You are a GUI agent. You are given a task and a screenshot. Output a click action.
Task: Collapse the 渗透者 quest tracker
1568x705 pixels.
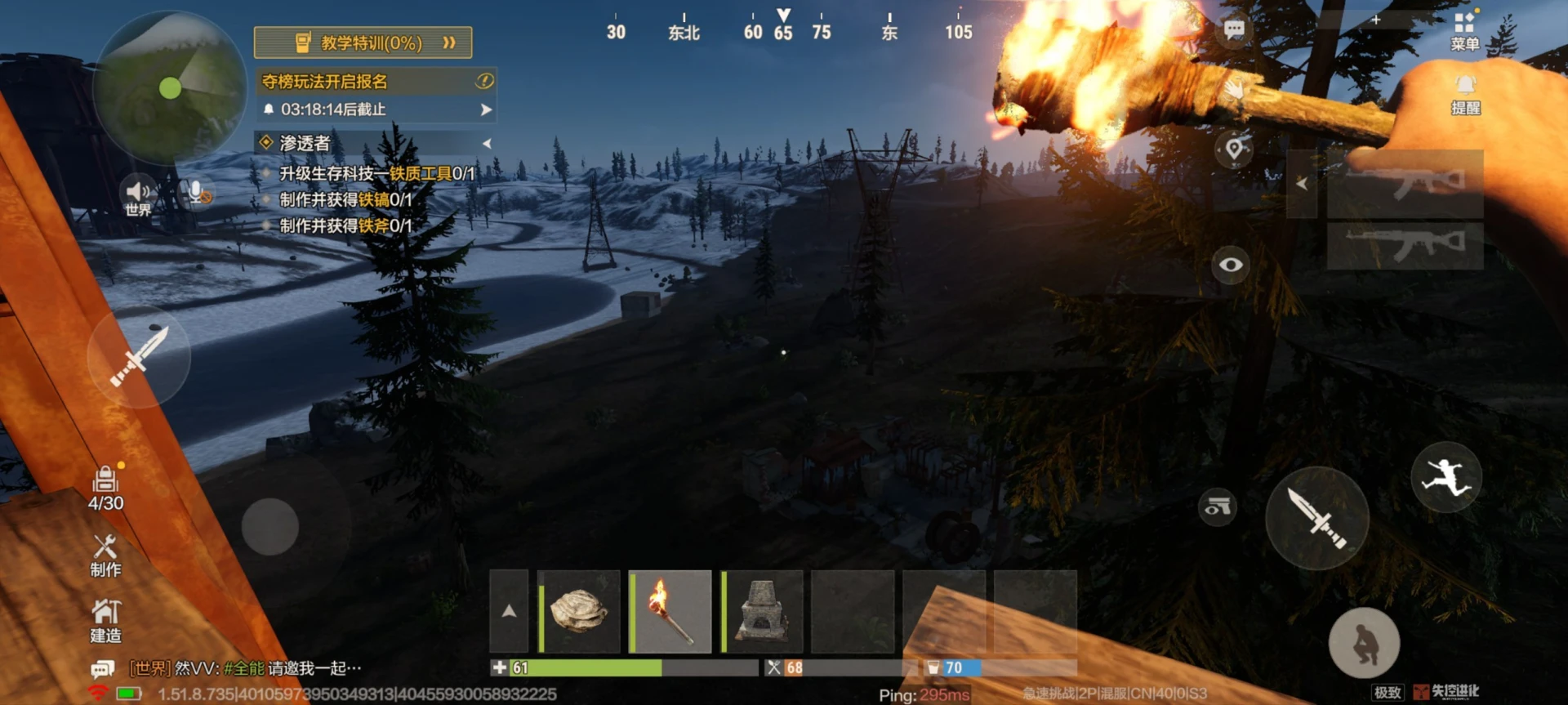(487, 144)
